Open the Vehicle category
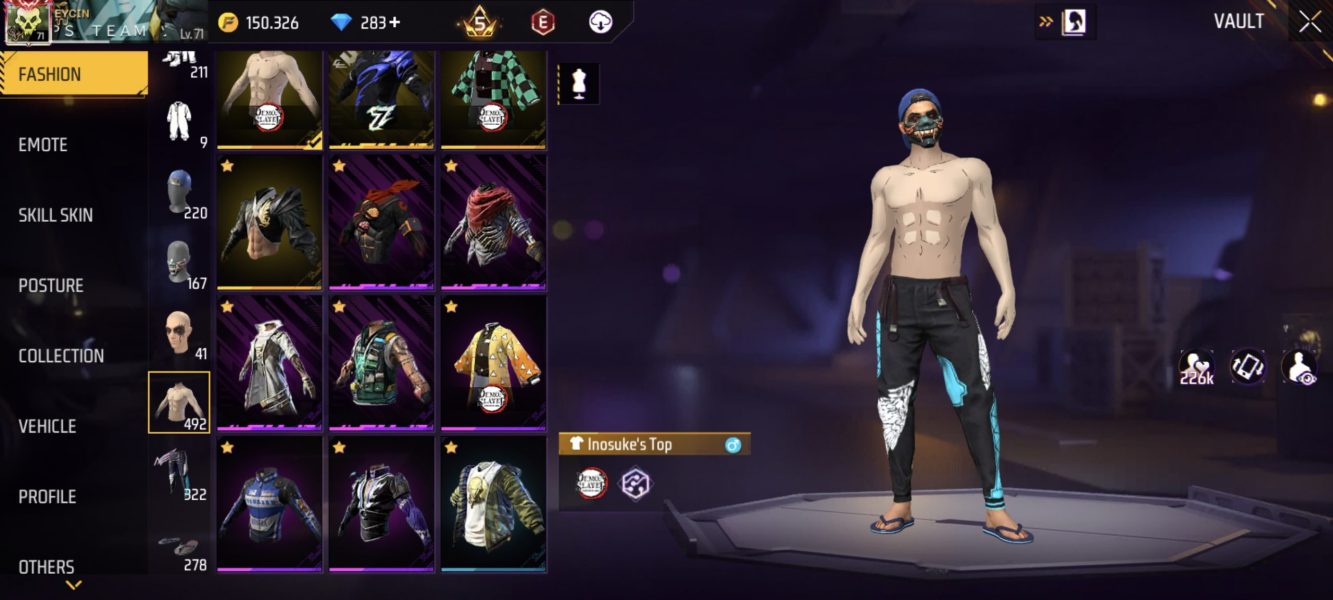 (x=47, y=427)
